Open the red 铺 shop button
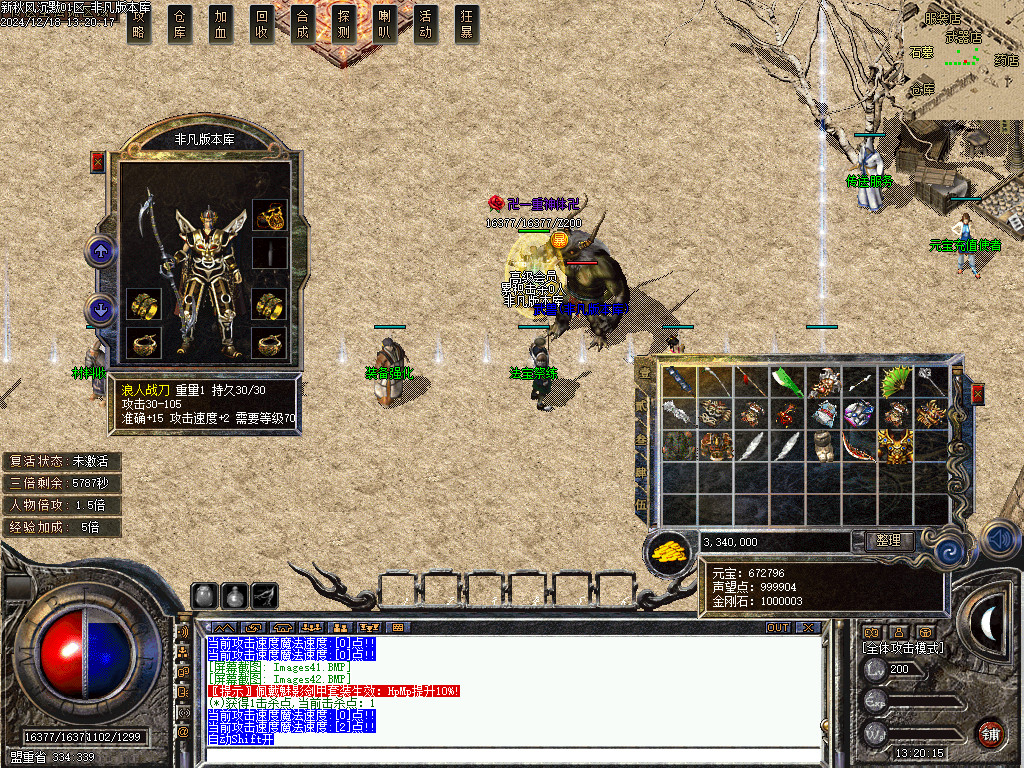Image resolution: width=1024 pixels, height=768 pixels. coord(989,733)
